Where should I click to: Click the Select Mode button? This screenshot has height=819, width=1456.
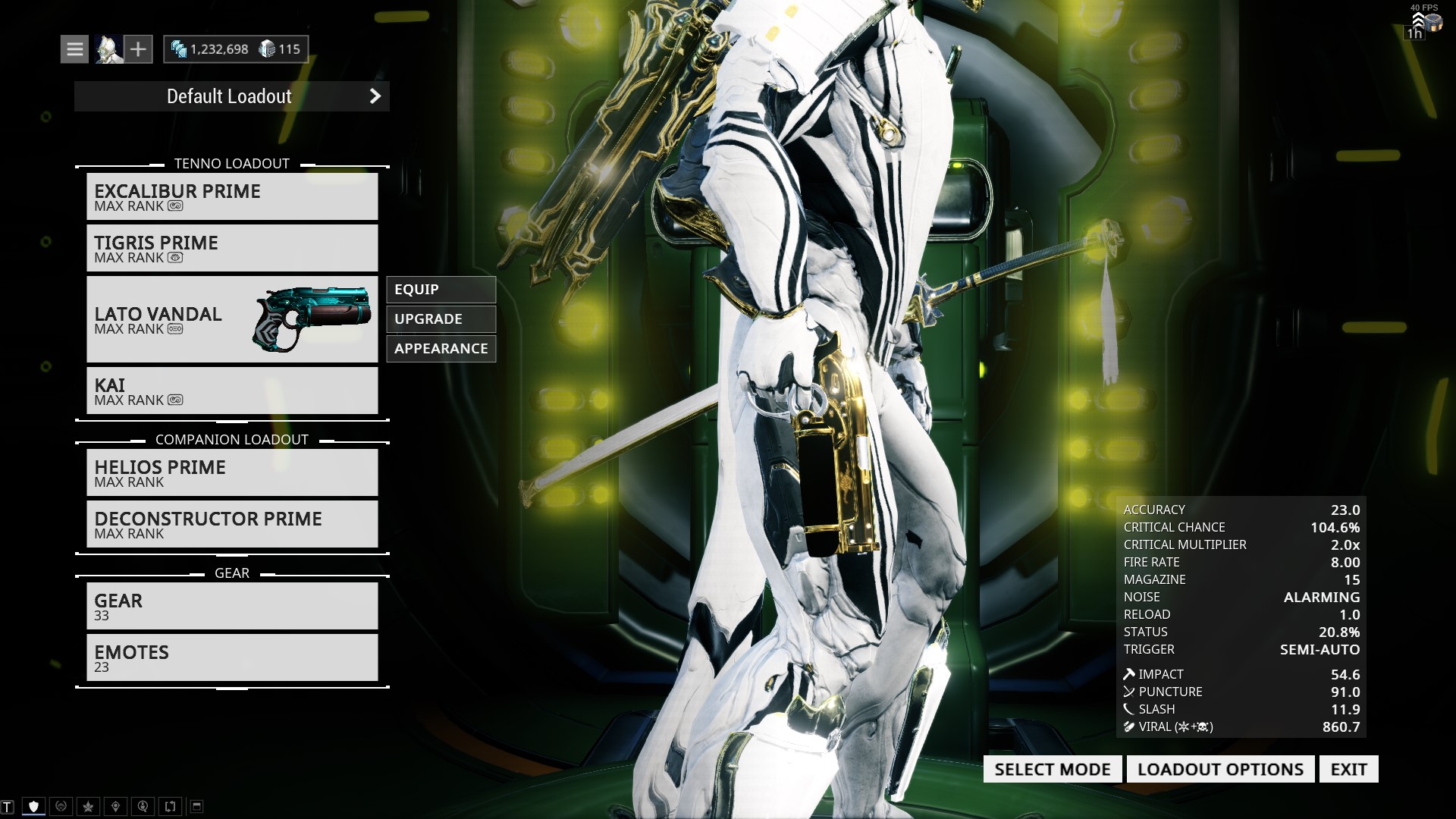click(x=1052, y=769)
